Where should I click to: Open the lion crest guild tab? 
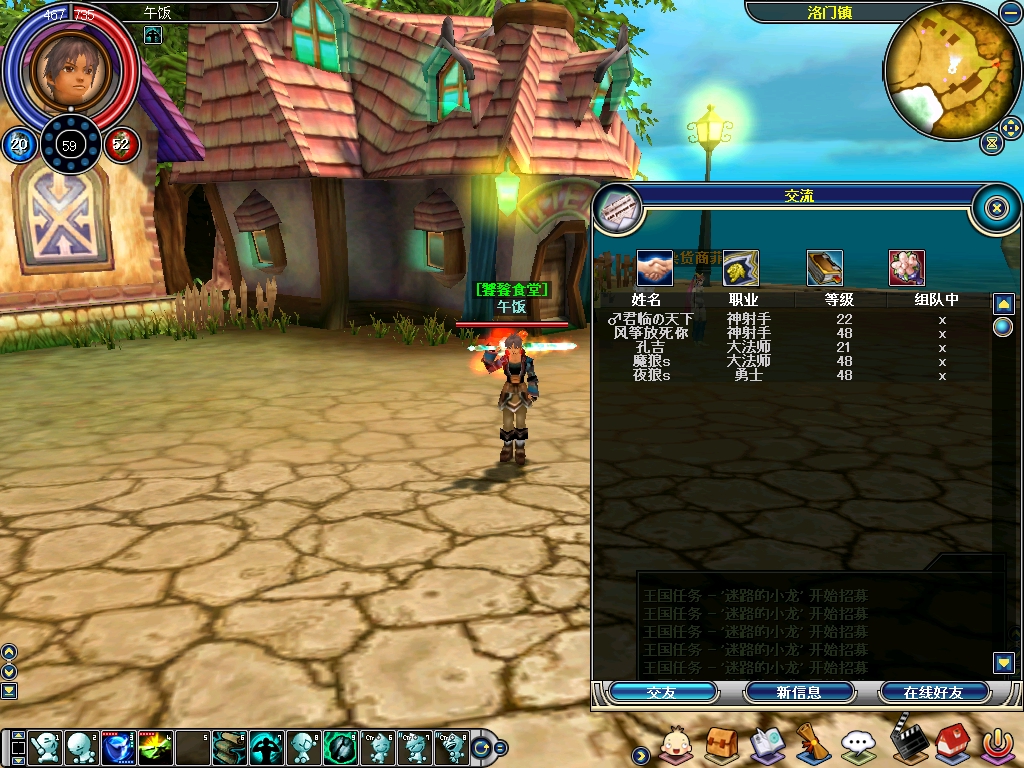tap(741, 268)
